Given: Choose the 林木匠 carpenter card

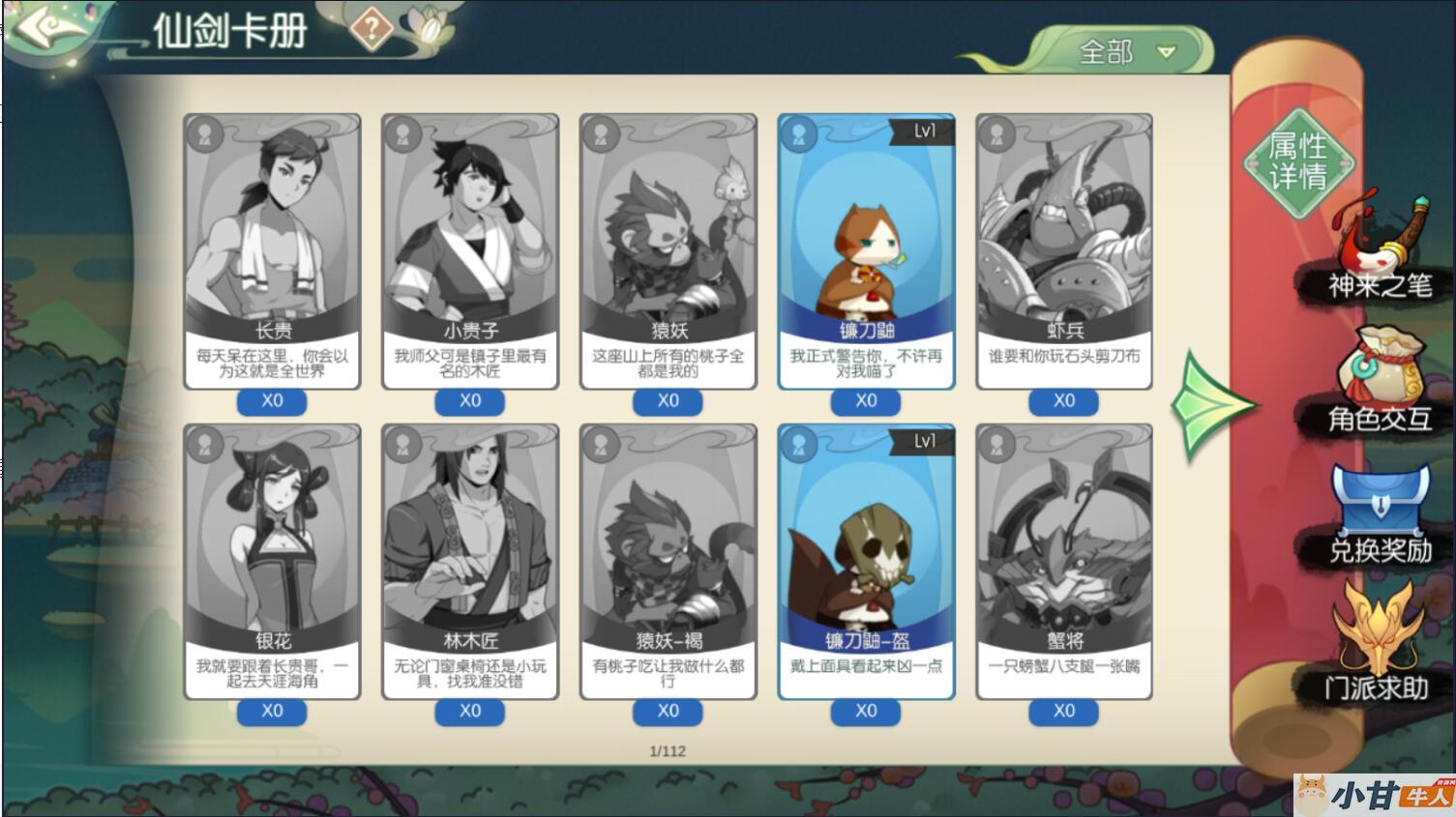Looking at the screenshot, I should click(x=470, y=559).
